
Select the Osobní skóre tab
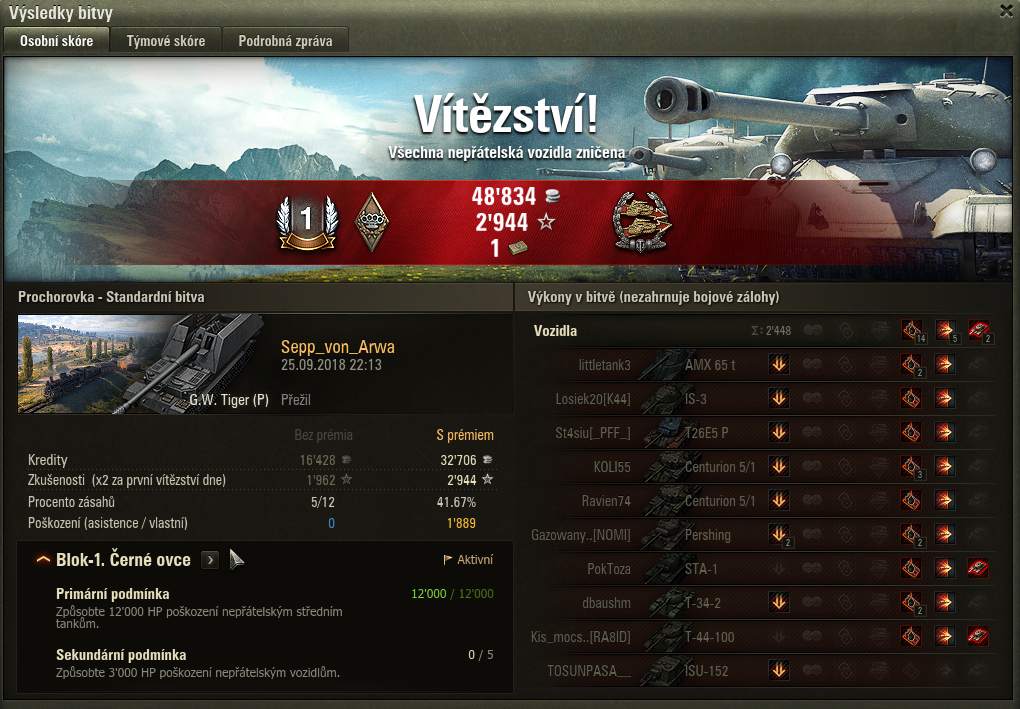[56, 41]
